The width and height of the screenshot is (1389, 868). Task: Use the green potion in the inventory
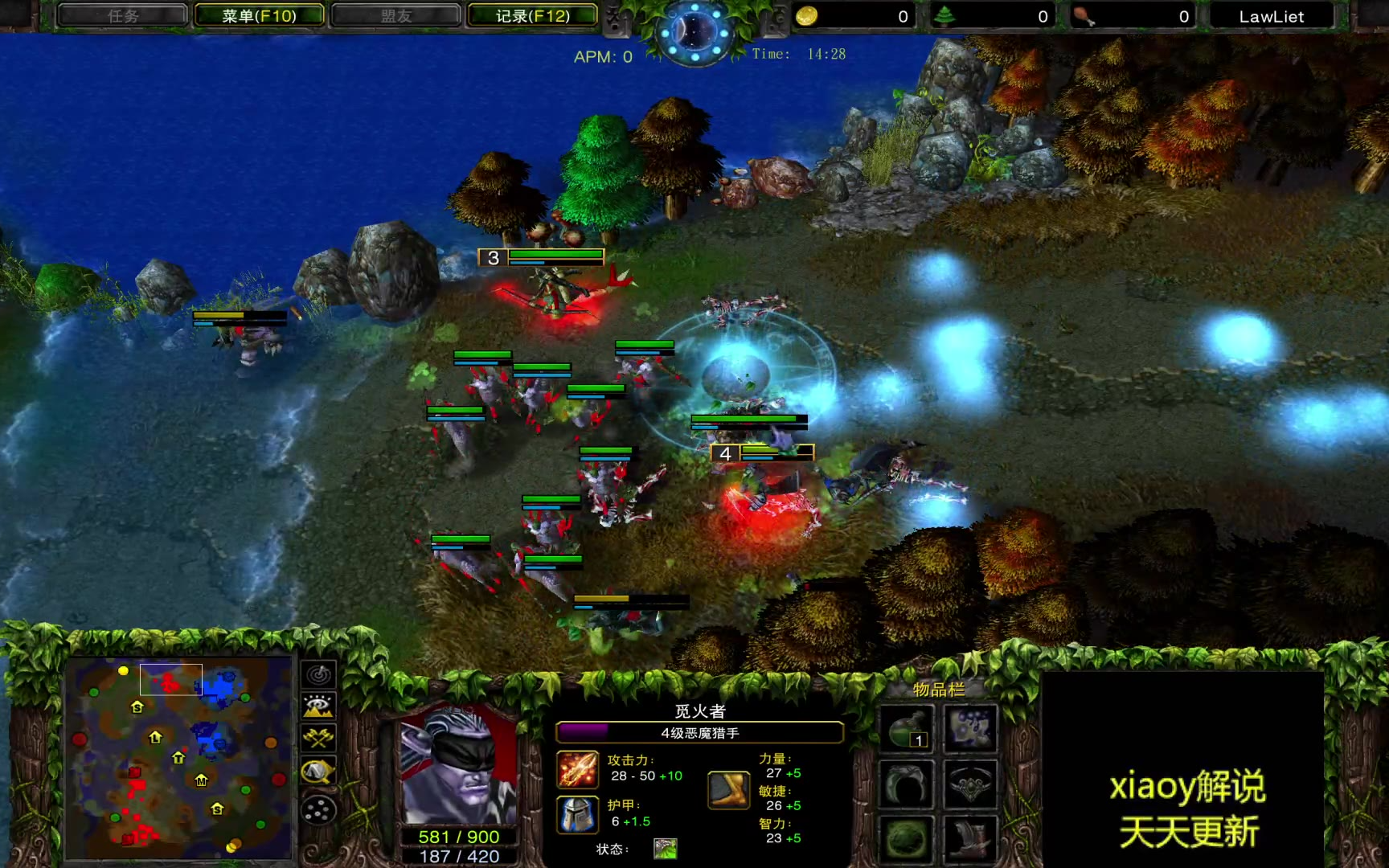907,729
